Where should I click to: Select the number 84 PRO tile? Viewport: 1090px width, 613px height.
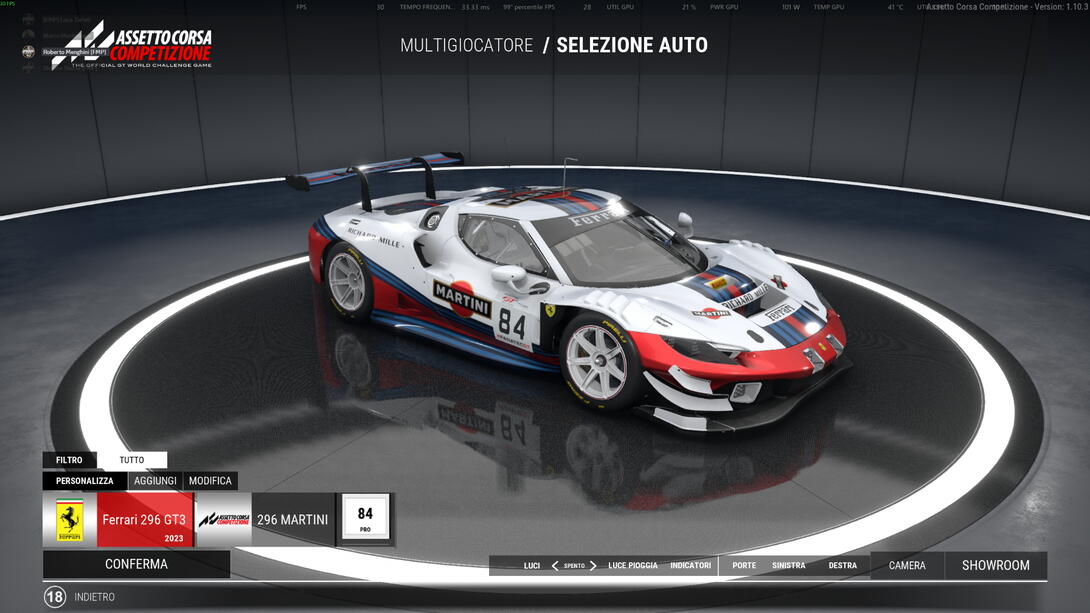pyautogui.click(x=365, y=518)
